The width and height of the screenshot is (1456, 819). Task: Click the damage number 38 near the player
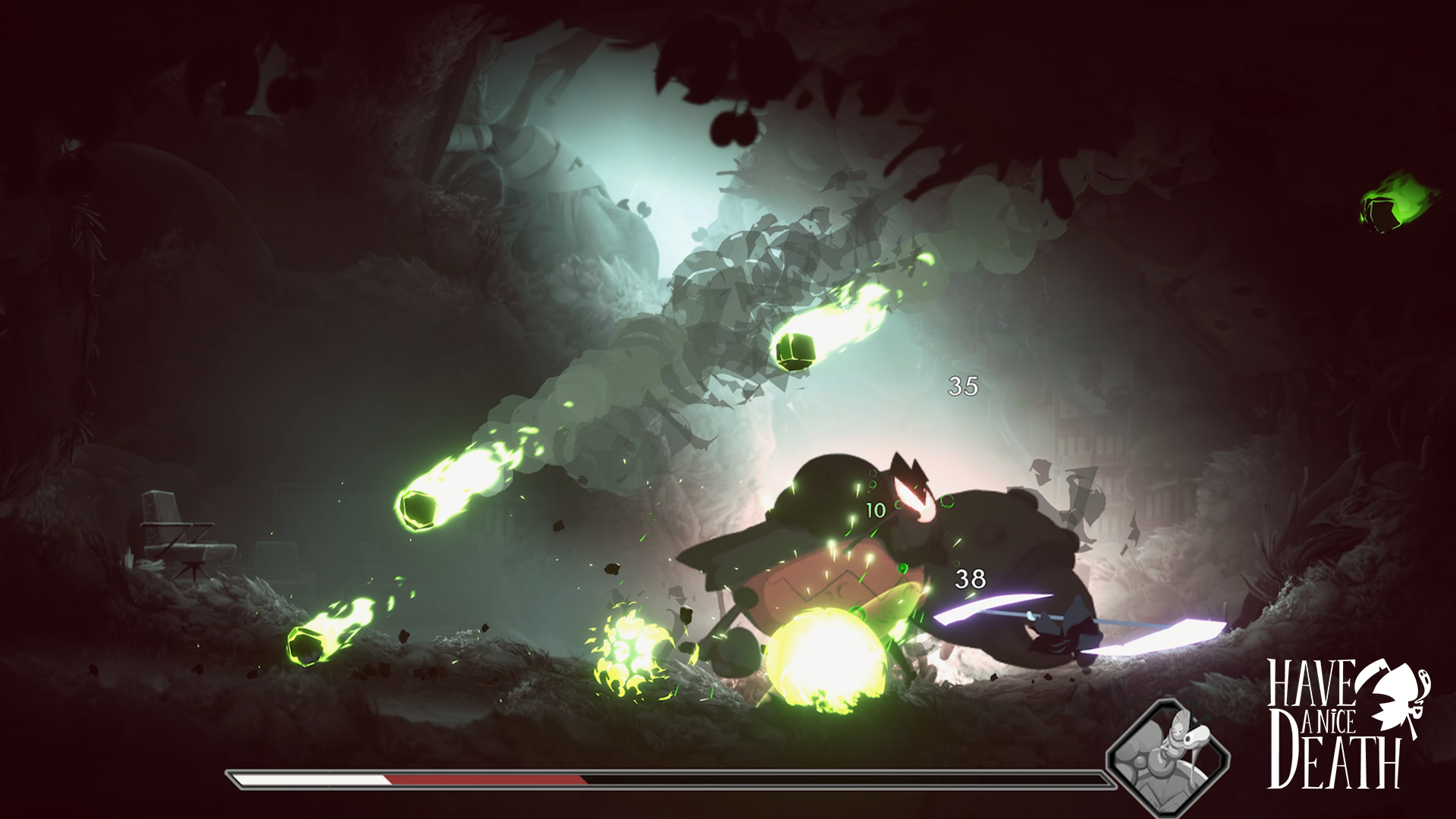click(x=971, y=577)
